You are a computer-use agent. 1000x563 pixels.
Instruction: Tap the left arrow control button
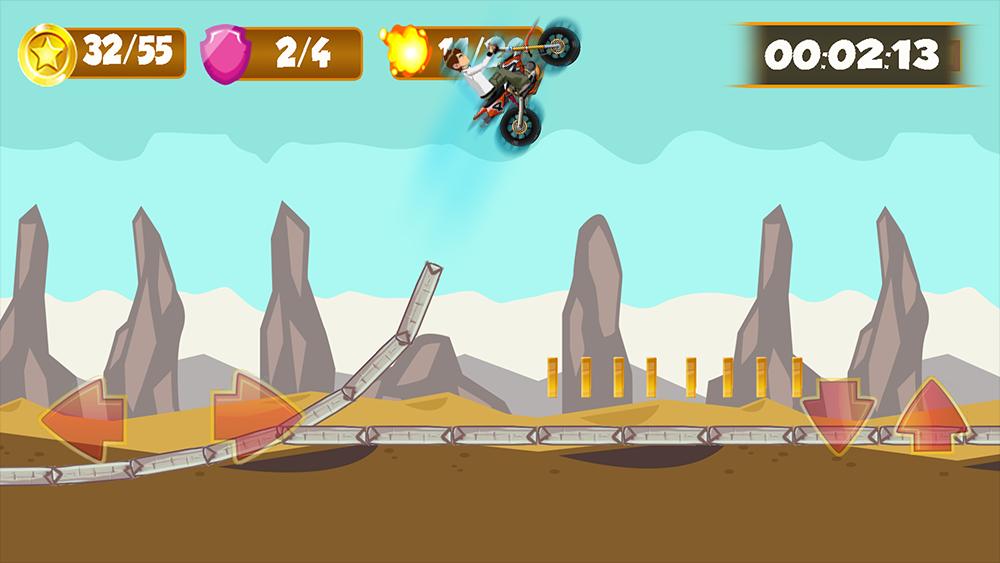click(83, 416)
